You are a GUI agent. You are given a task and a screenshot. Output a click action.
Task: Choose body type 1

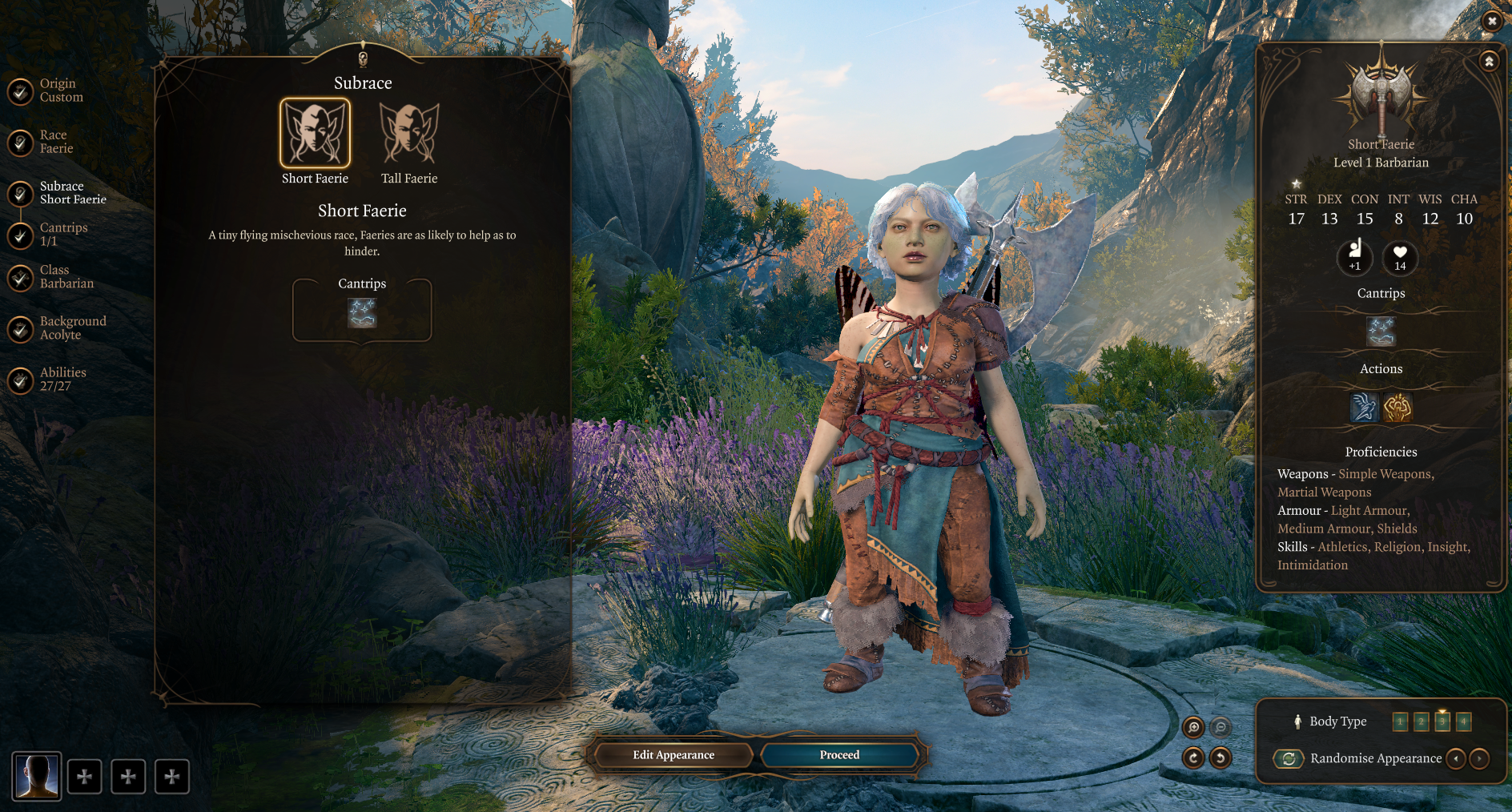point(1400,722)
